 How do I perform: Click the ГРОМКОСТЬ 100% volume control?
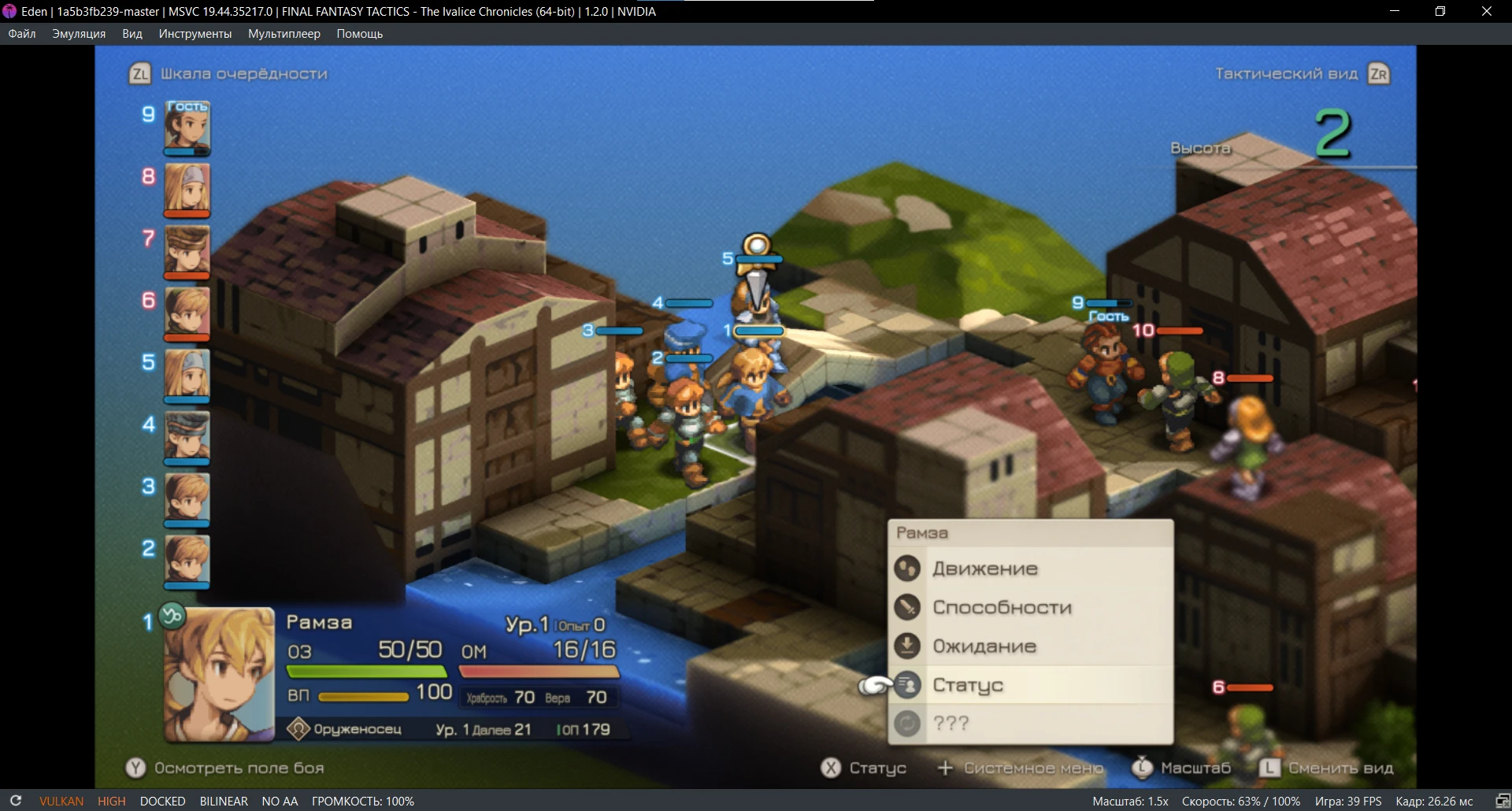tap(362, 801)
